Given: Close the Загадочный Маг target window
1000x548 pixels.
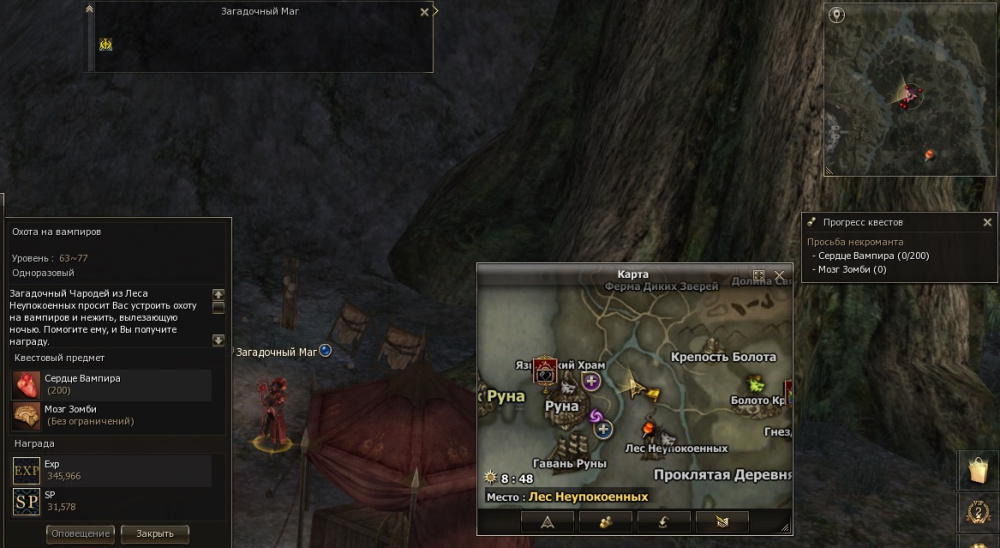Looking at the screenshot, I should pos(424,12).
